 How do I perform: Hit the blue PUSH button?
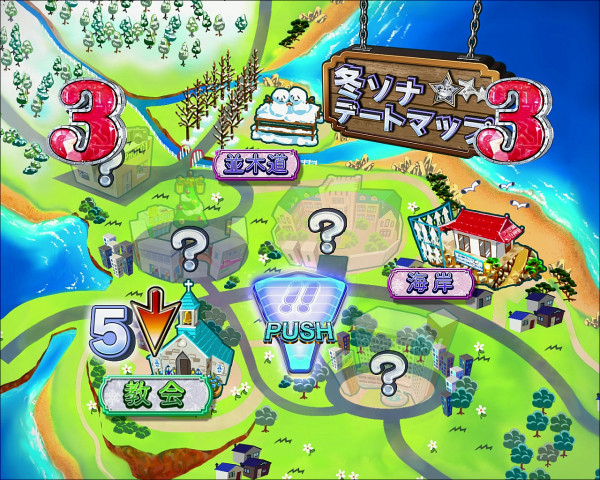point(298,308)
